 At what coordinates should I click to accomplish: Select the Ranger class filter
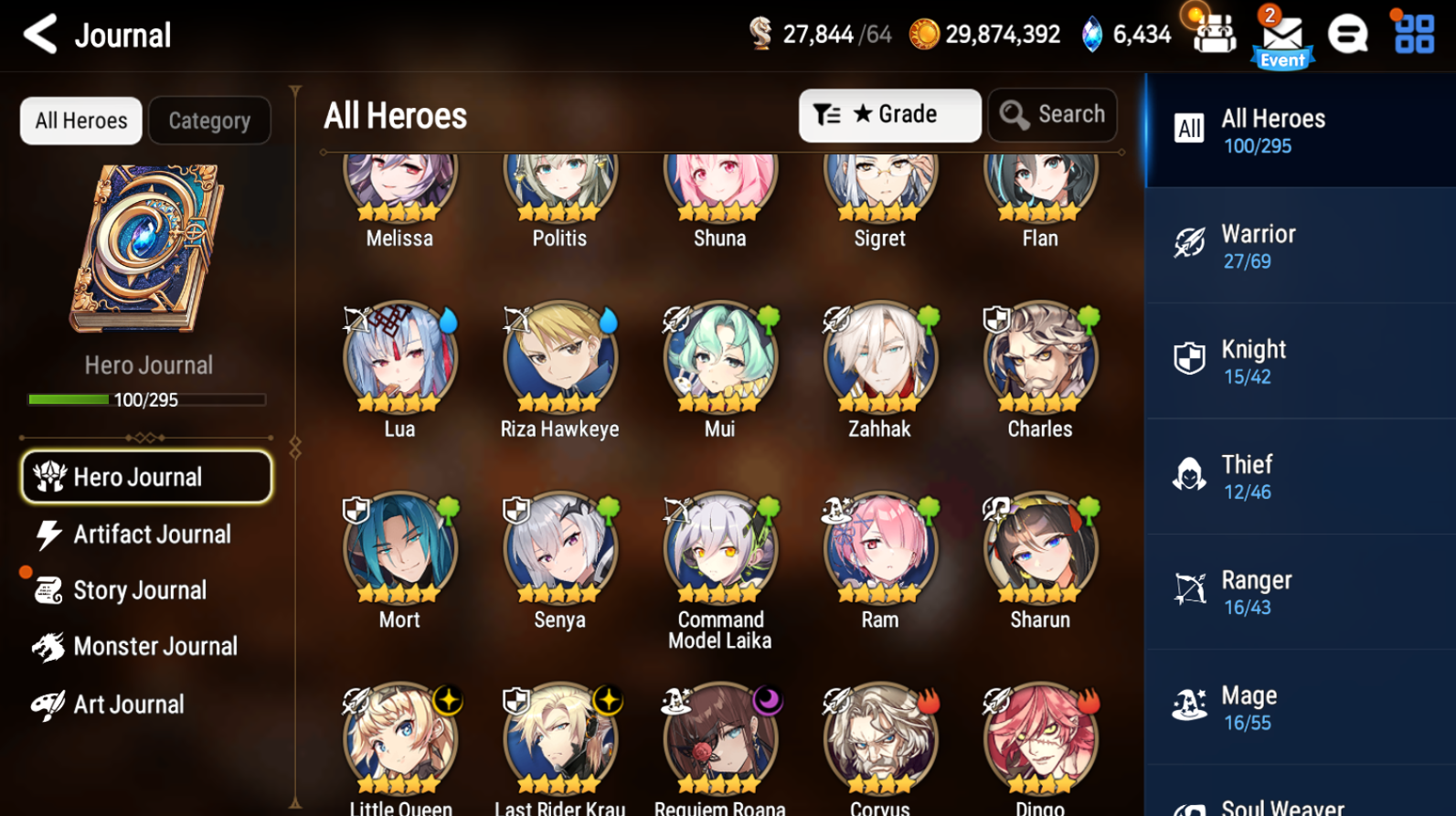1190,589
